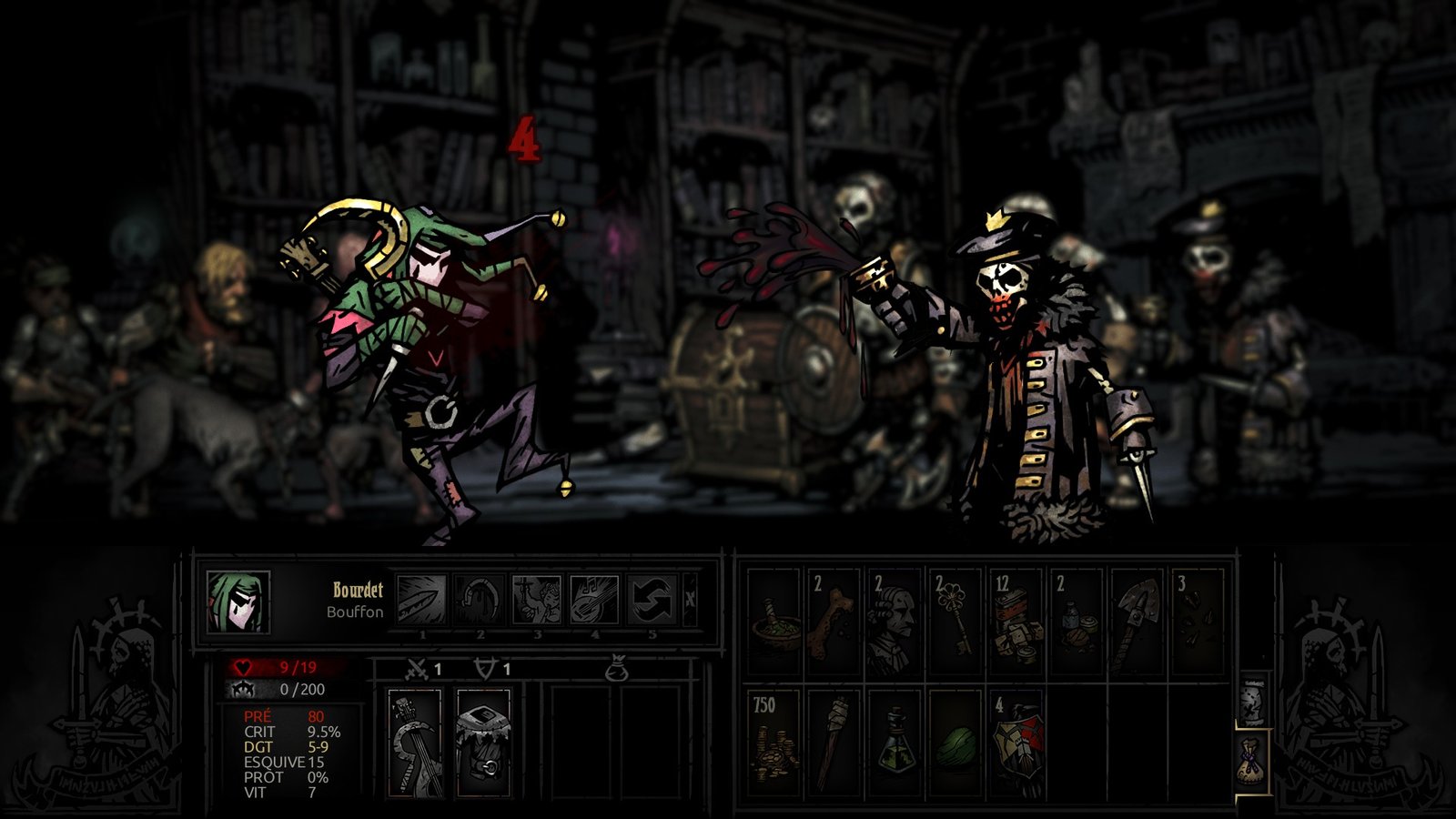Choose the cherub trumpet skill
The image size is (1456, 819).
(537, 600)
